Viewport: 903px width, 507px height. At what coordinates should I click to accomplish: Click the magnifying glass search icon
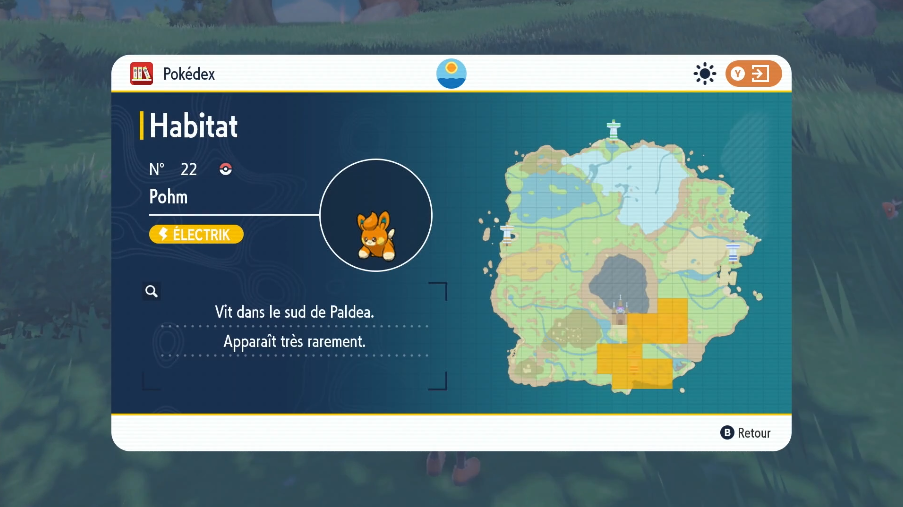pyautogui.click(x=152, y=291)
